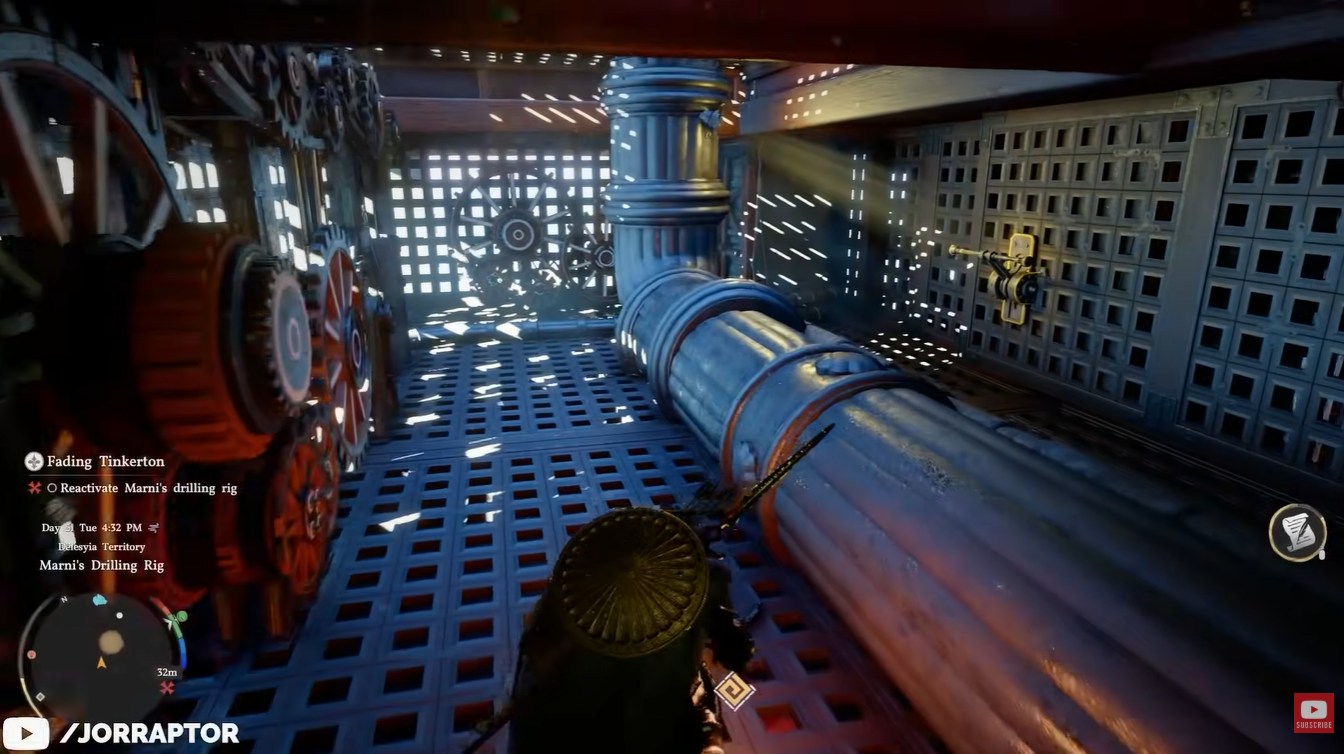
Task: Select the Fading Tinkerton quest title
Action: coord(105,461)
